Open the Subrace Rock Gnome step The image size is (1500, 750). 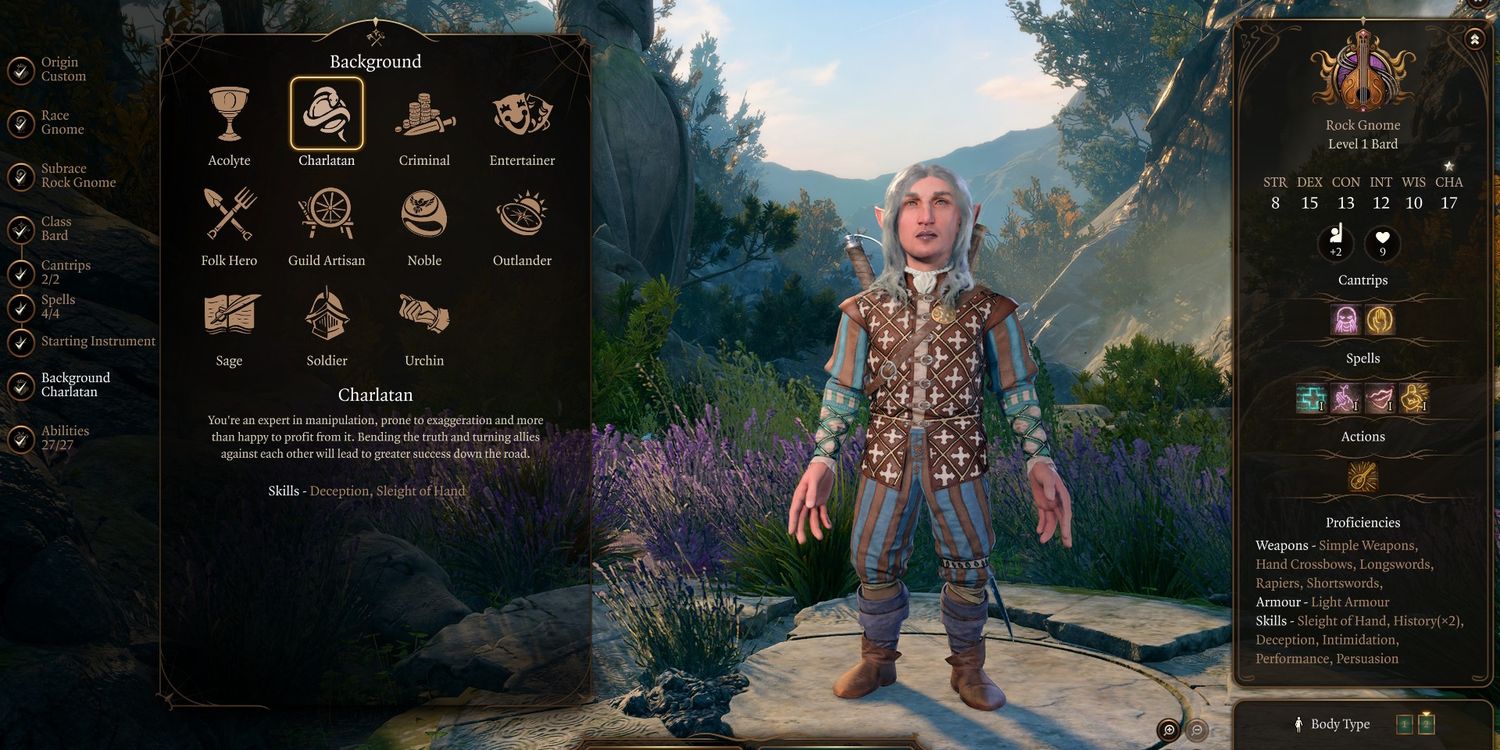point(77,176)
